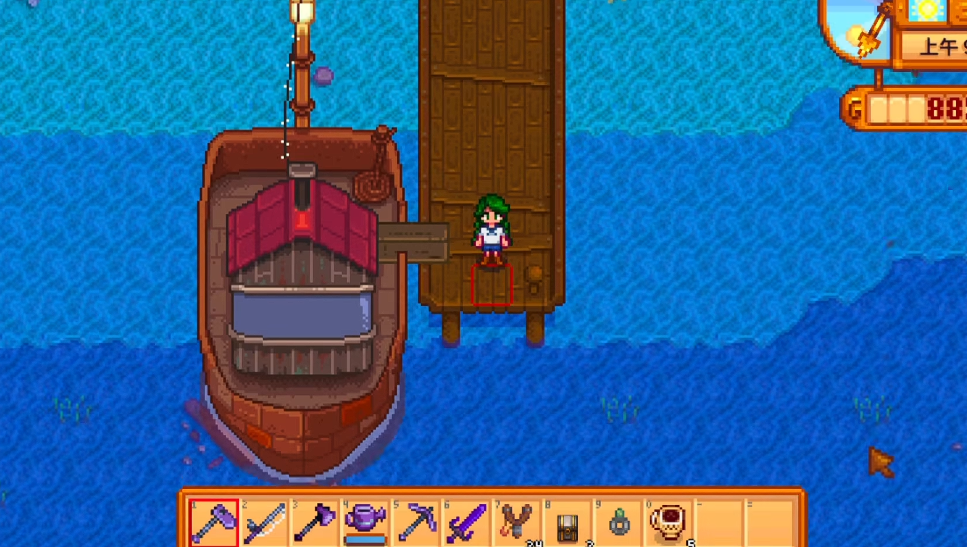
Task: Choose the axe hotbar slot
Action: click(315, 522)
